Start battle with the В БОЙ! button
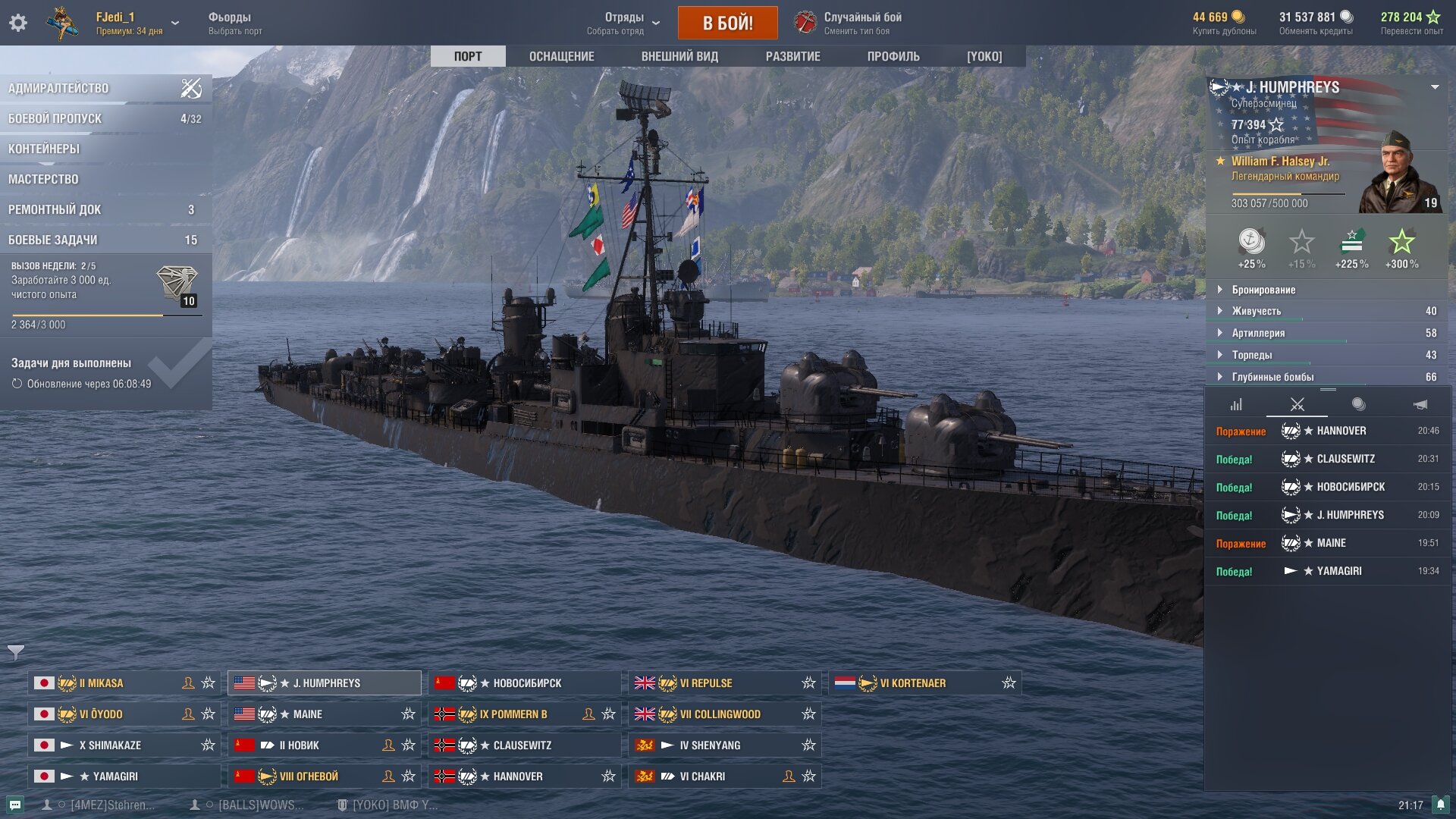Screen dimensions: 1456x819 click(727, 23)
